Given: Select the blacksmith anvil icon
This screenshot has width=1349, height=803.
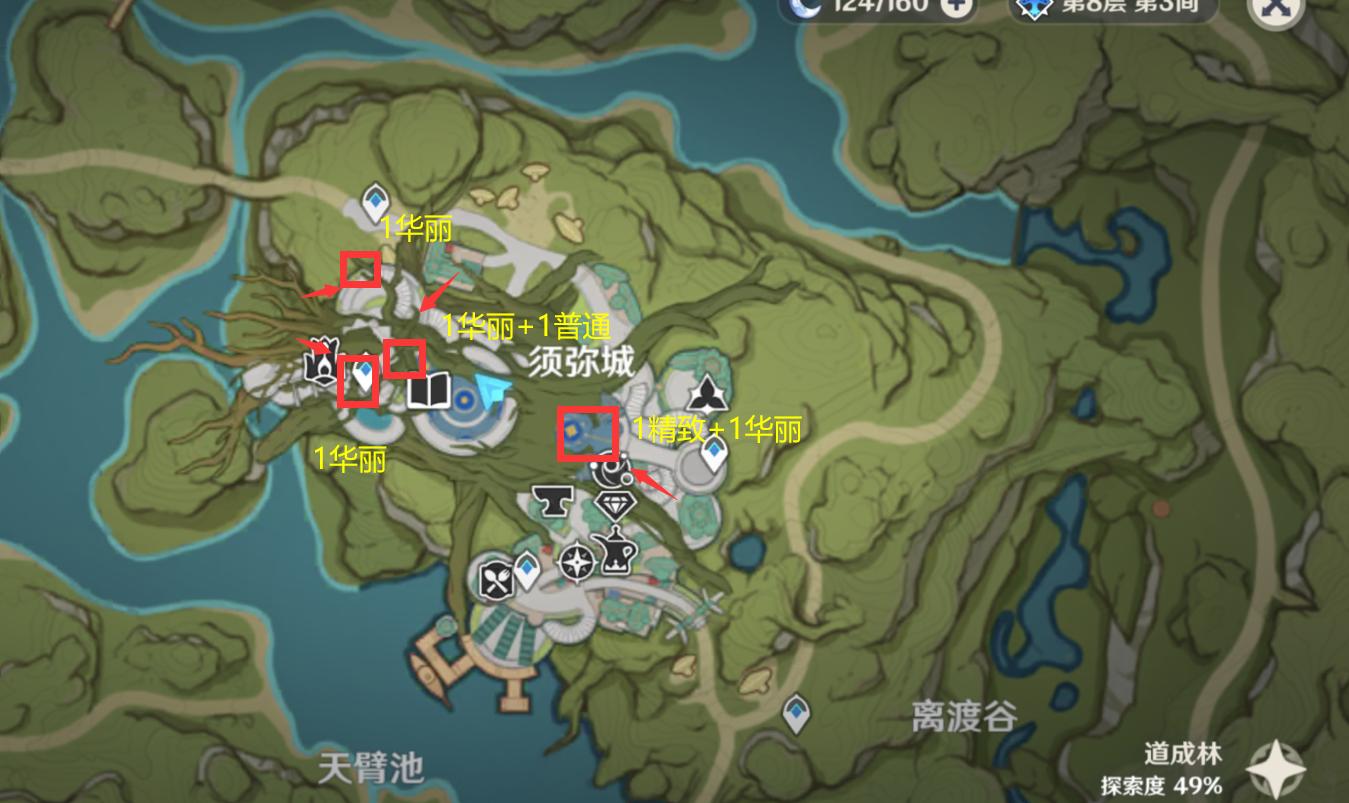Looking at the screenshot, I should click(552, 502).
